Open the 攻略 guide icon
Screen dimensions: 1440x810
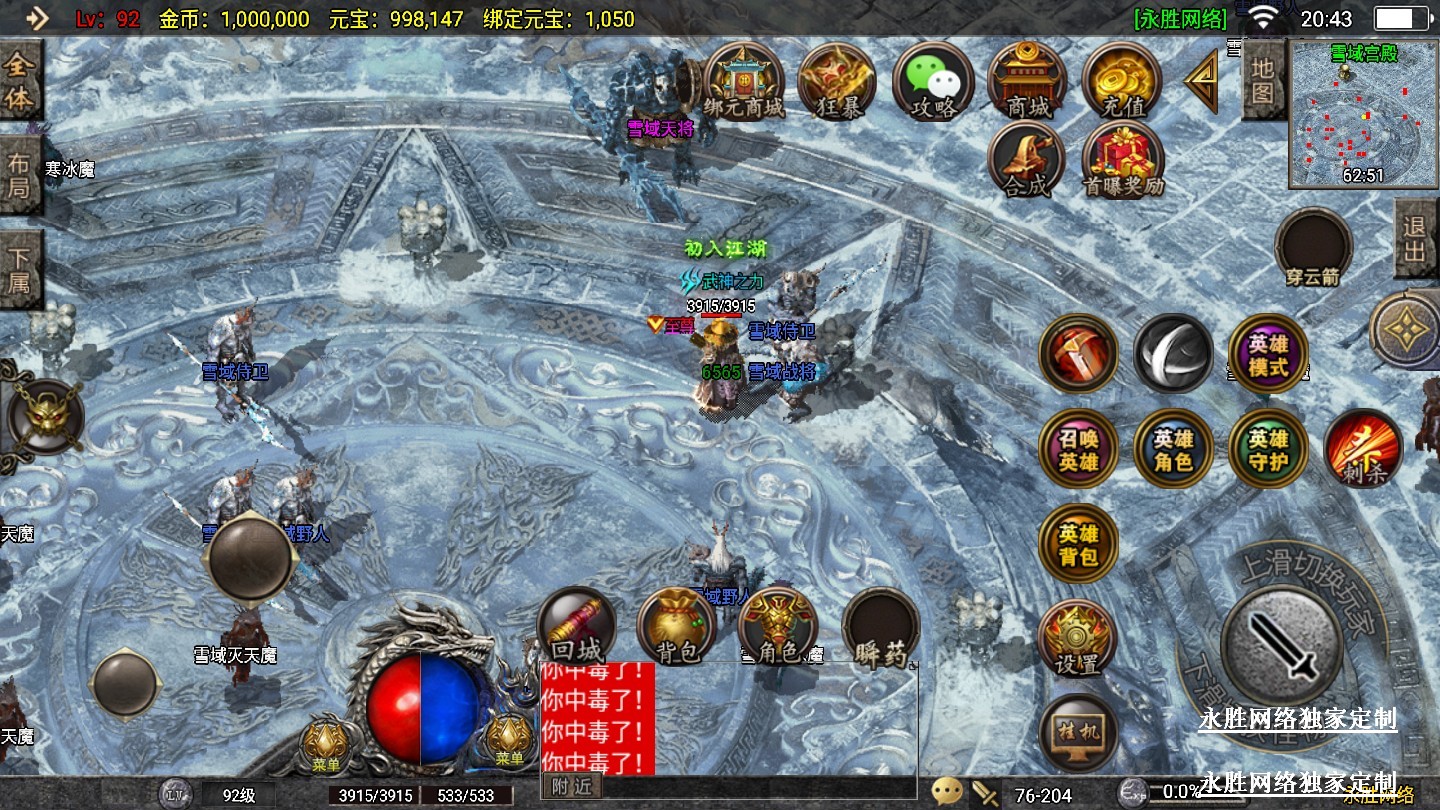point(932,80)
